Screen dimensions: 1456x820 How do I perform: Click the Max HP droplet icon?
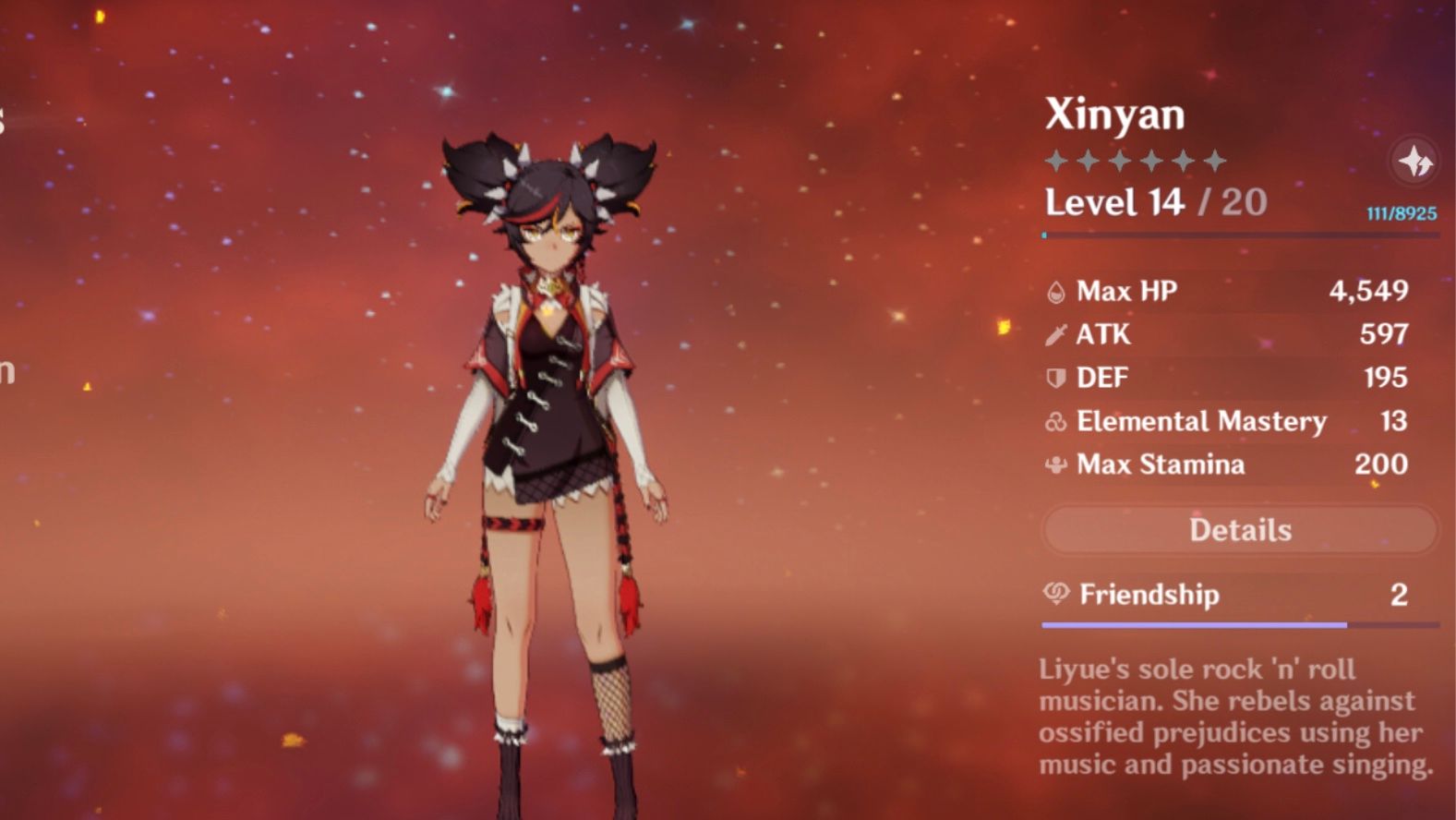click(x=1055, y=291)
